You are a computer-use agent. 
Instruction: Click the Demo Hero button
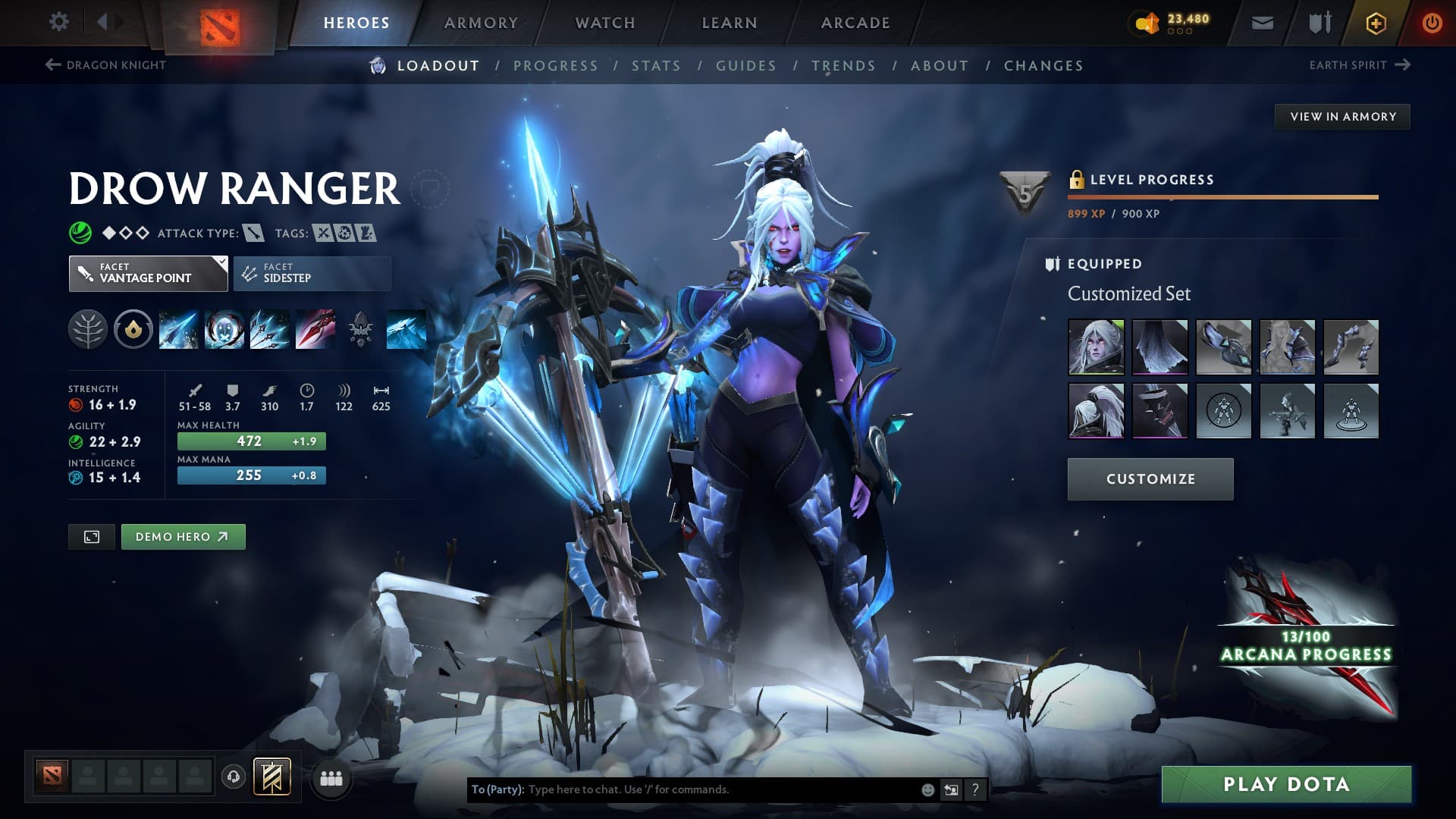(x=183, y=536)
